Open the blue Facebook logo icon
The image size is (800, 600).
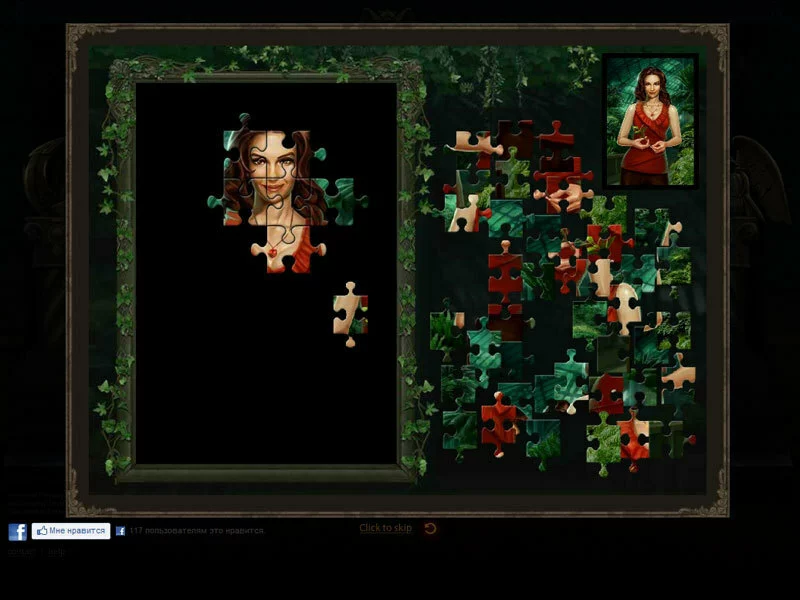(17, 532)
